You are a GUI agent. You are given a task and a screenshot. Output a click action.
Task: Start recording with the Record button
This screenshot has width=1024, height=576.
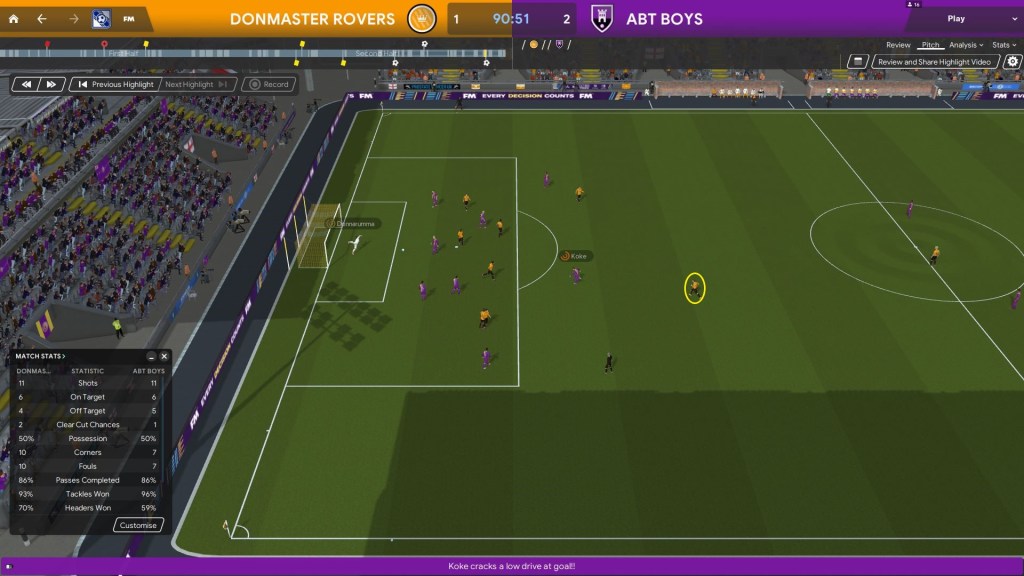click(x=269, y=85)
